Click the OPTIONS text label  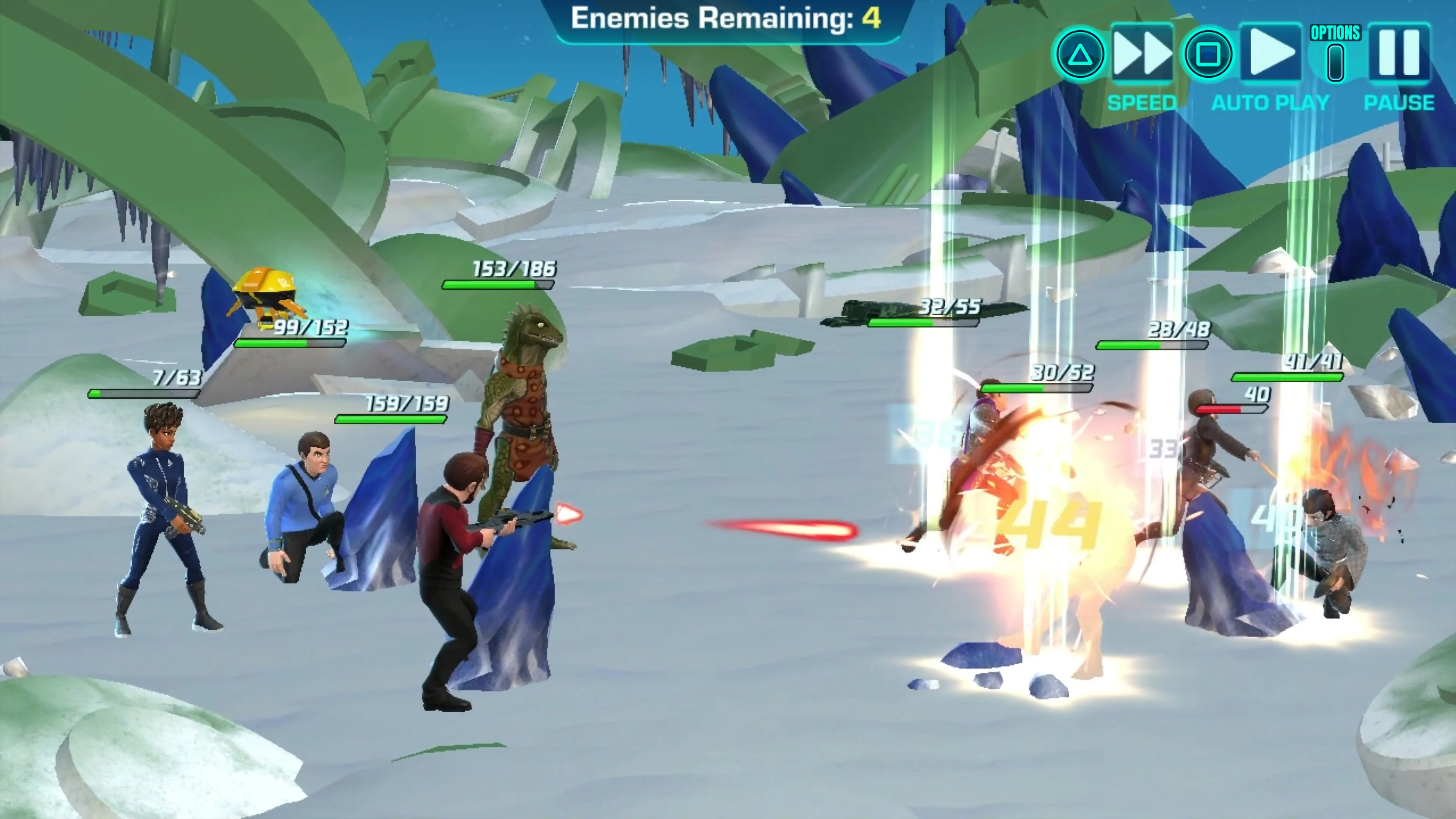[1335, 33]
